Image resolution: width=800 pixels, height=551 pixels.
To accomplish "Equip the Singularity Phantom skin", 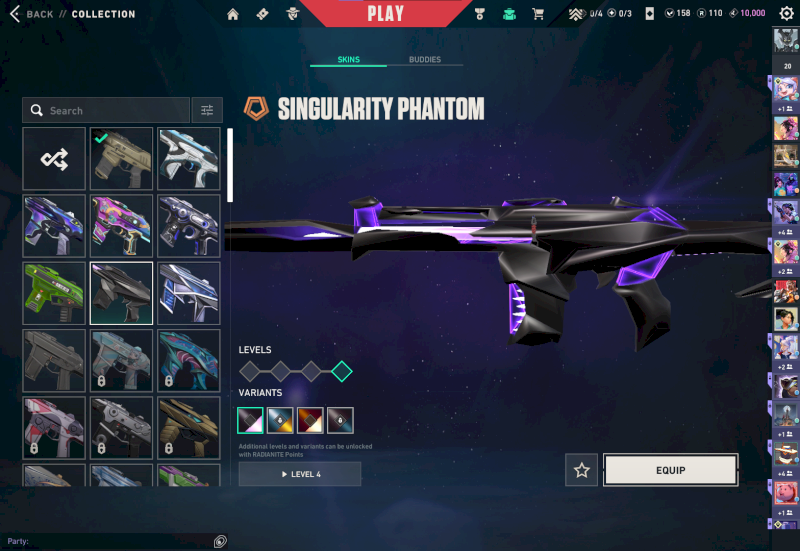I will click(x=670, y=470).
